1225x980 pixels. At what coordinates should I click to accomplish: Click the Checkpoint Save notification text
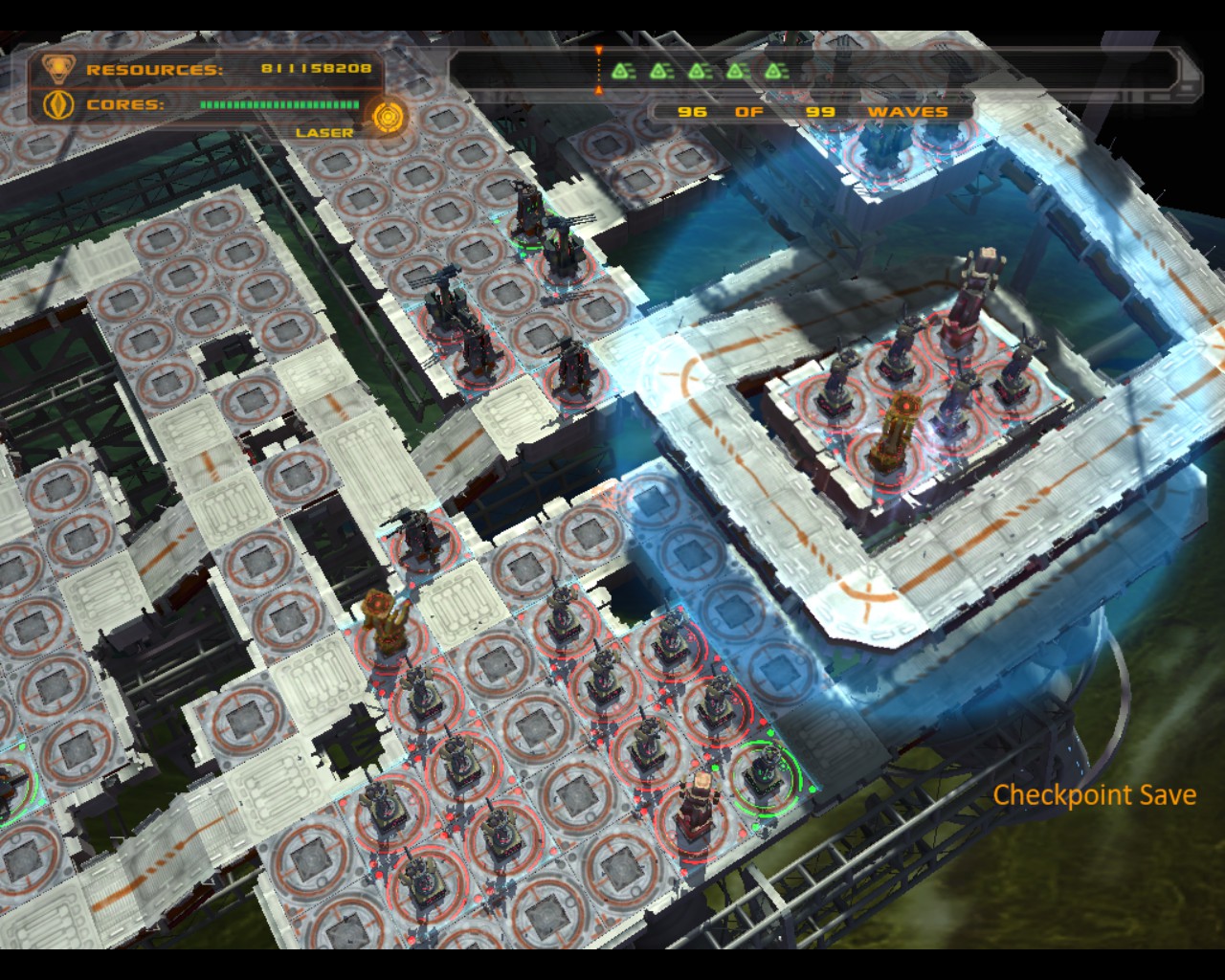(x=1095, y=793)
